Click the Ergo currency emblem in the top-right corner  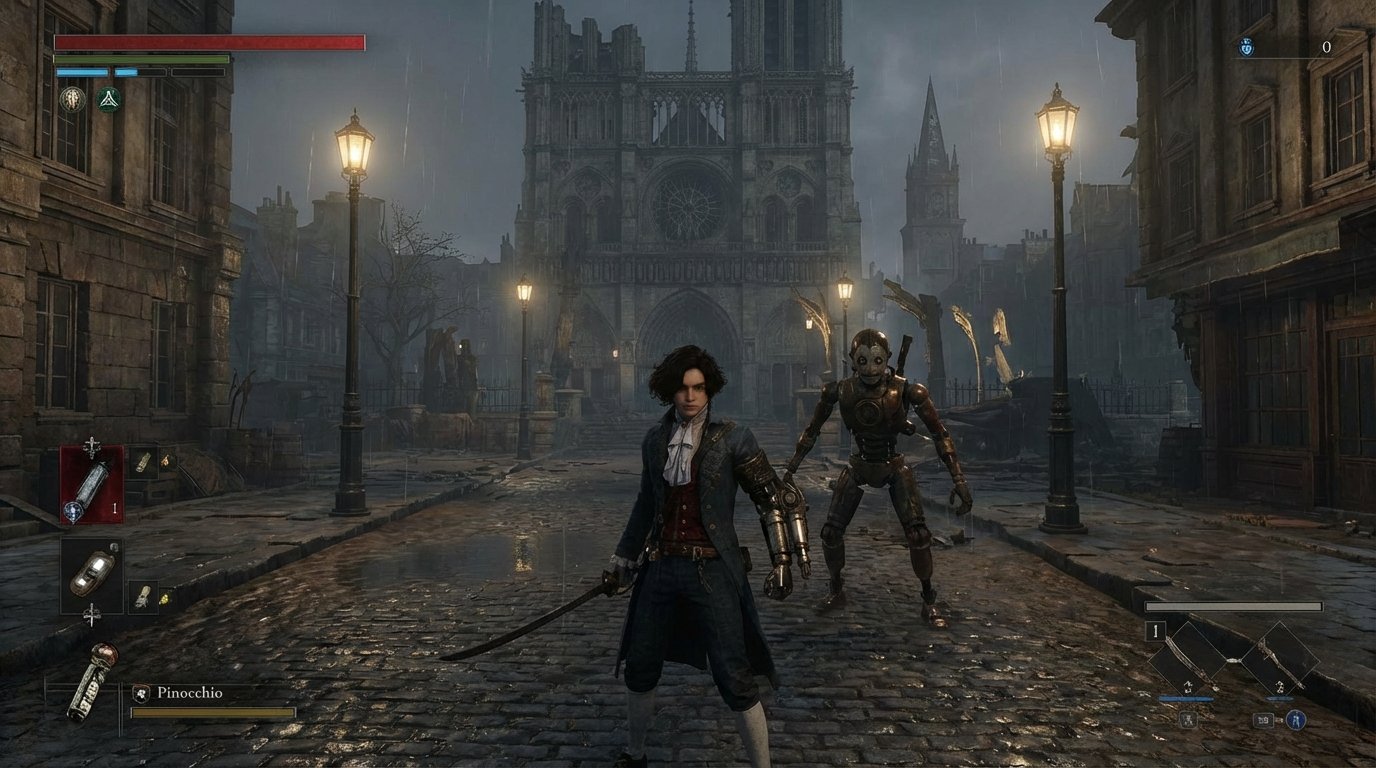(x=1245, y=46)
